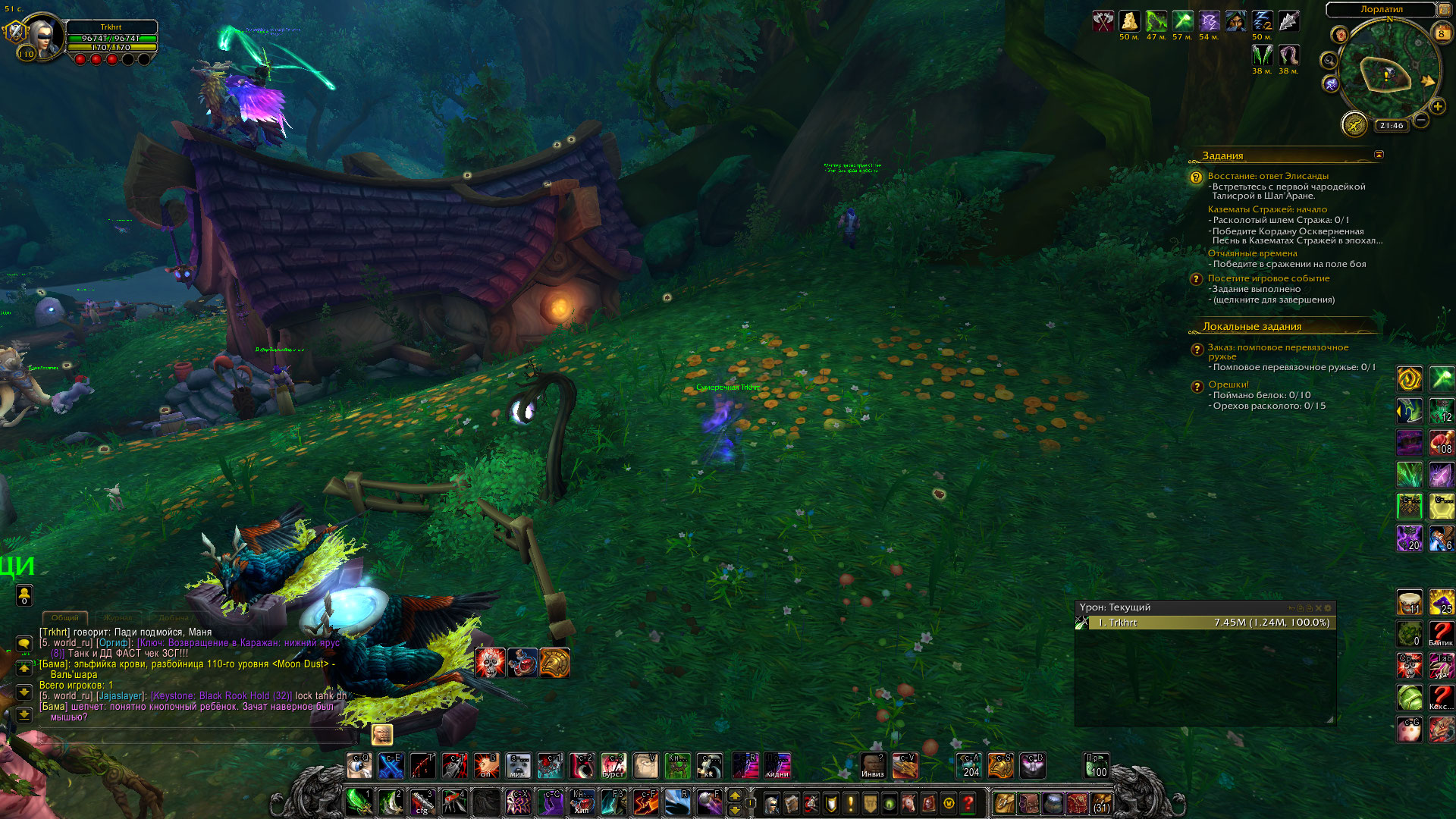Activate the ability labeled Бурст
This screenshot has width=1456, height=819.
coord(613,766)
